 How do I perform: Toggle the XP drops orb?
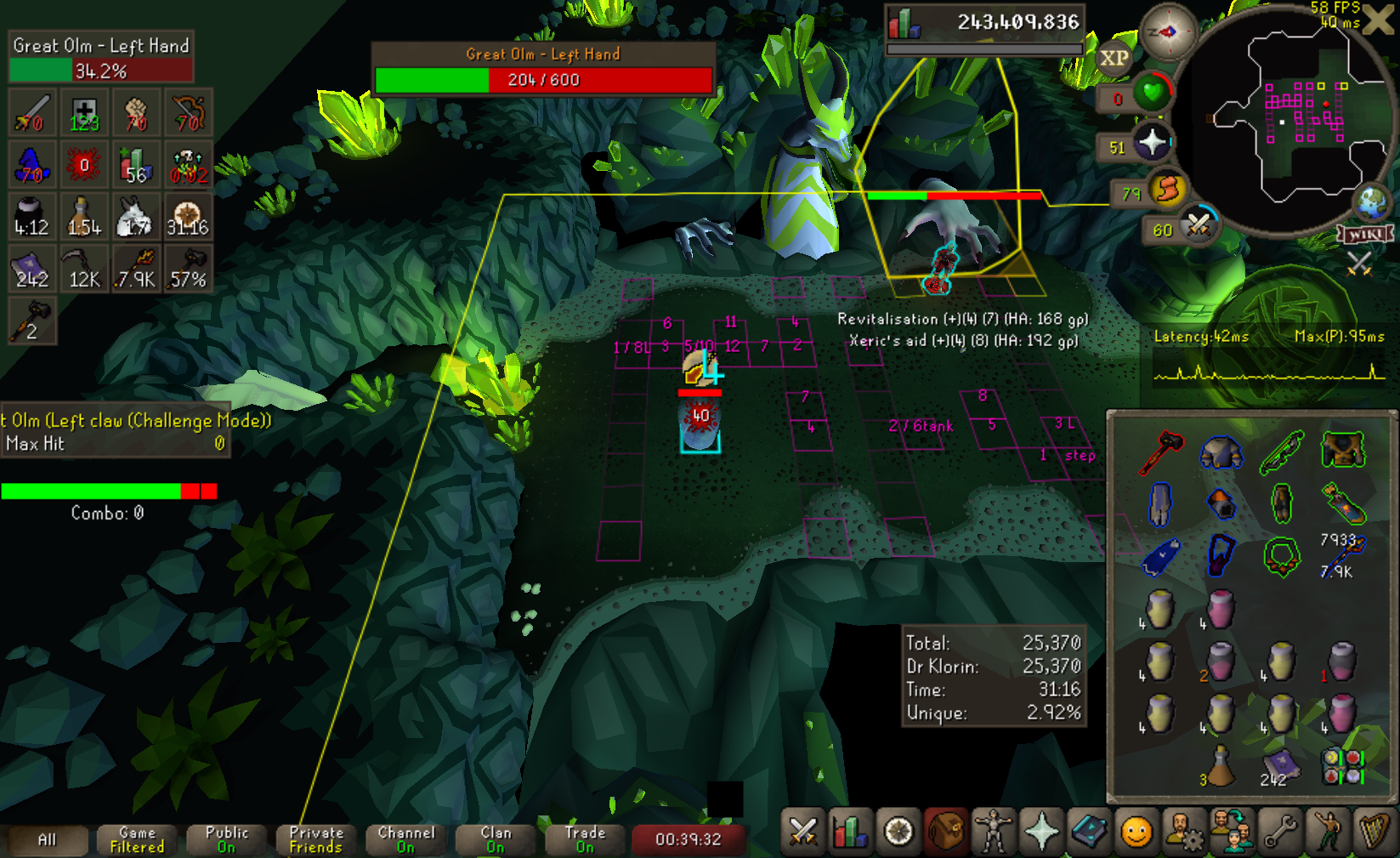1114,59
